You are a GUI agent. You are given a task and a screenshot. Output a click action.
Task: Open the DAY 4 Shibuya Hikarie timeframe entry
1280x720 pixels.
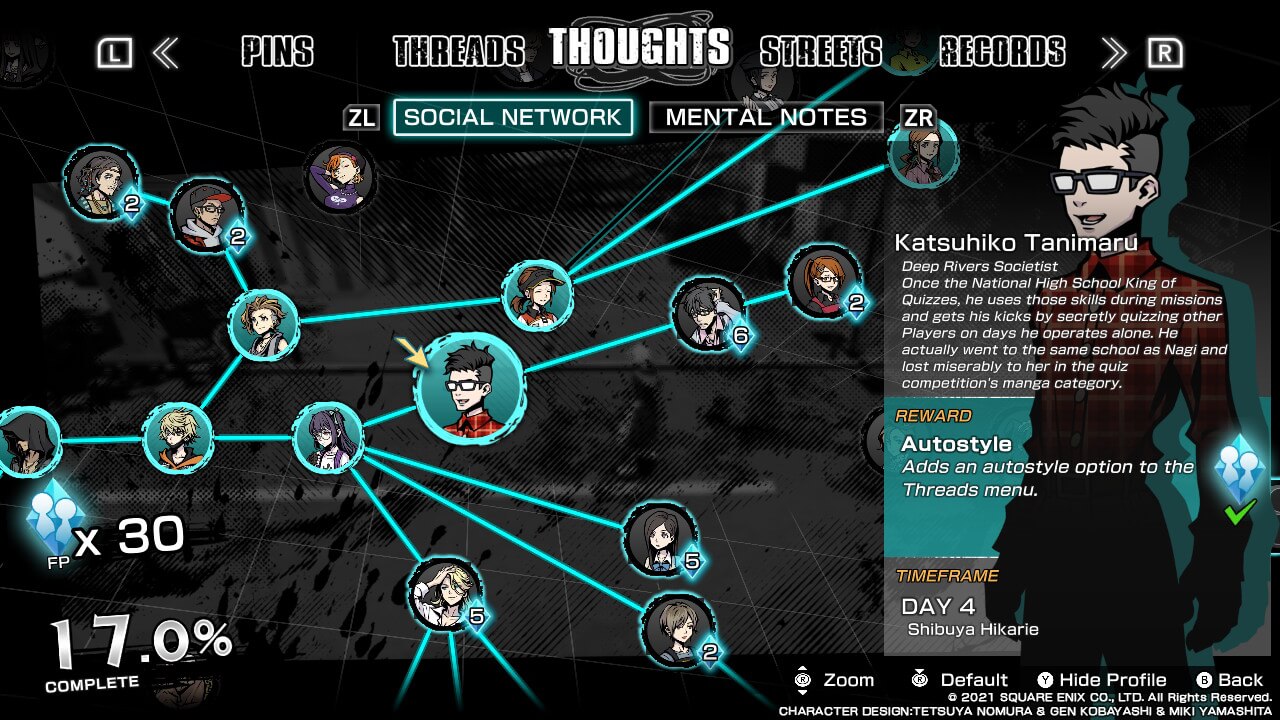click(x=960, y=615)
